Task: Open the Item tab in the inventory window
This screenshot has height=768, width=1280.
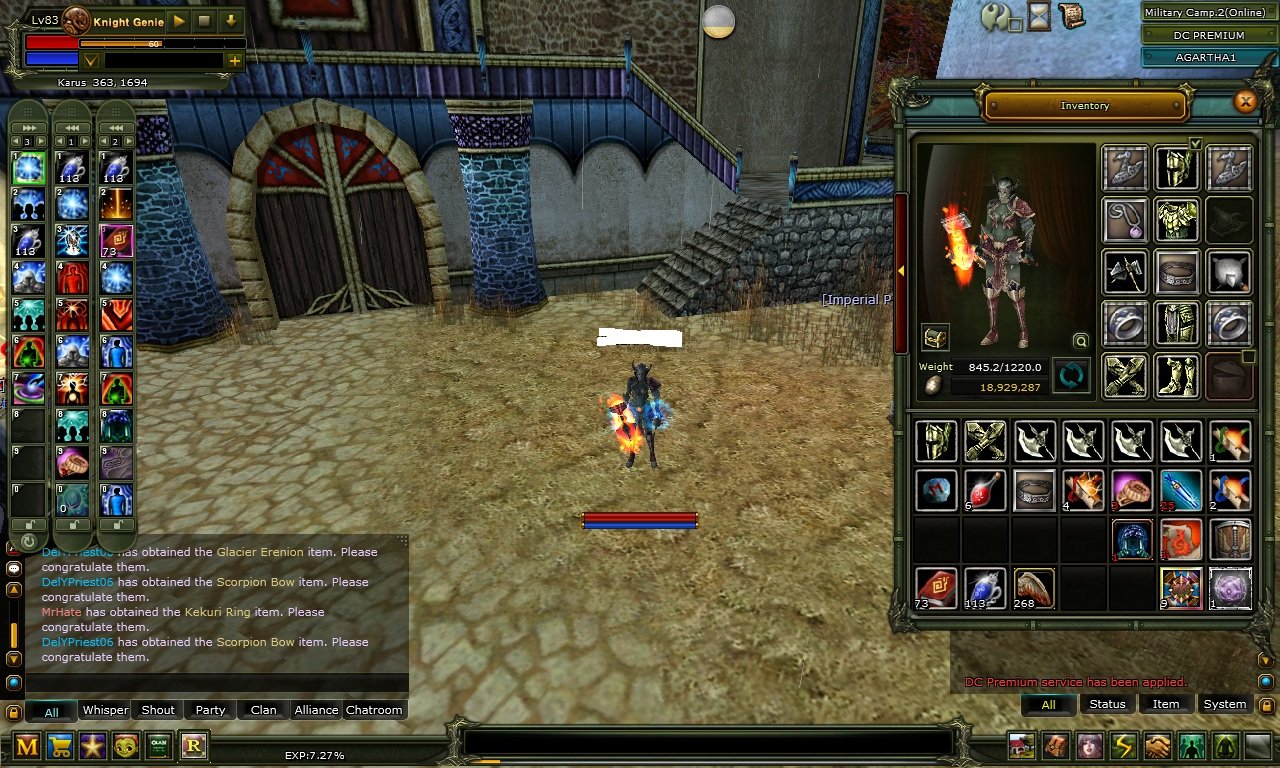Action: pyautogui.click(x=1166, y=704)
